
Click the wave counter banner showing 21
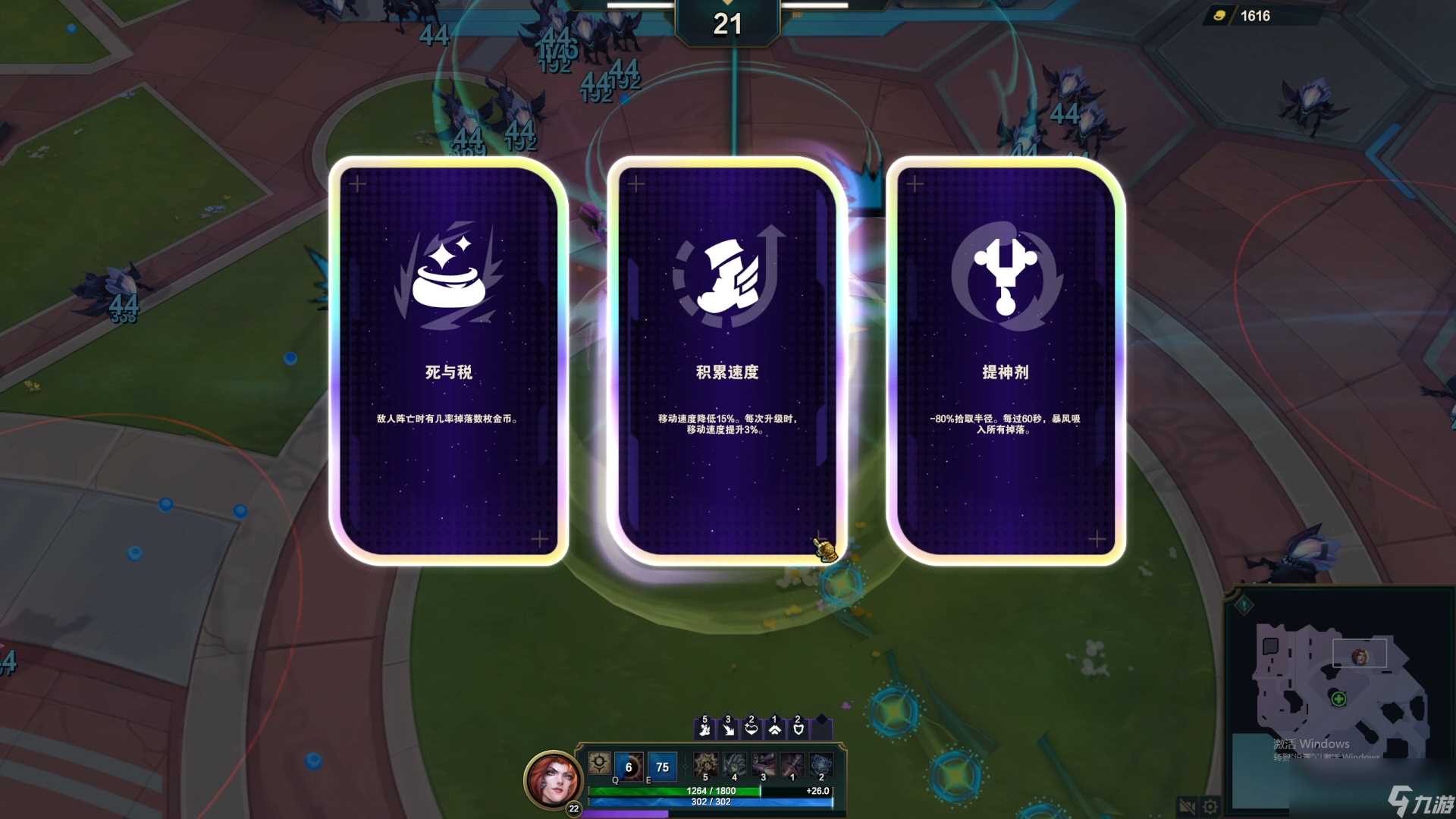728,24
